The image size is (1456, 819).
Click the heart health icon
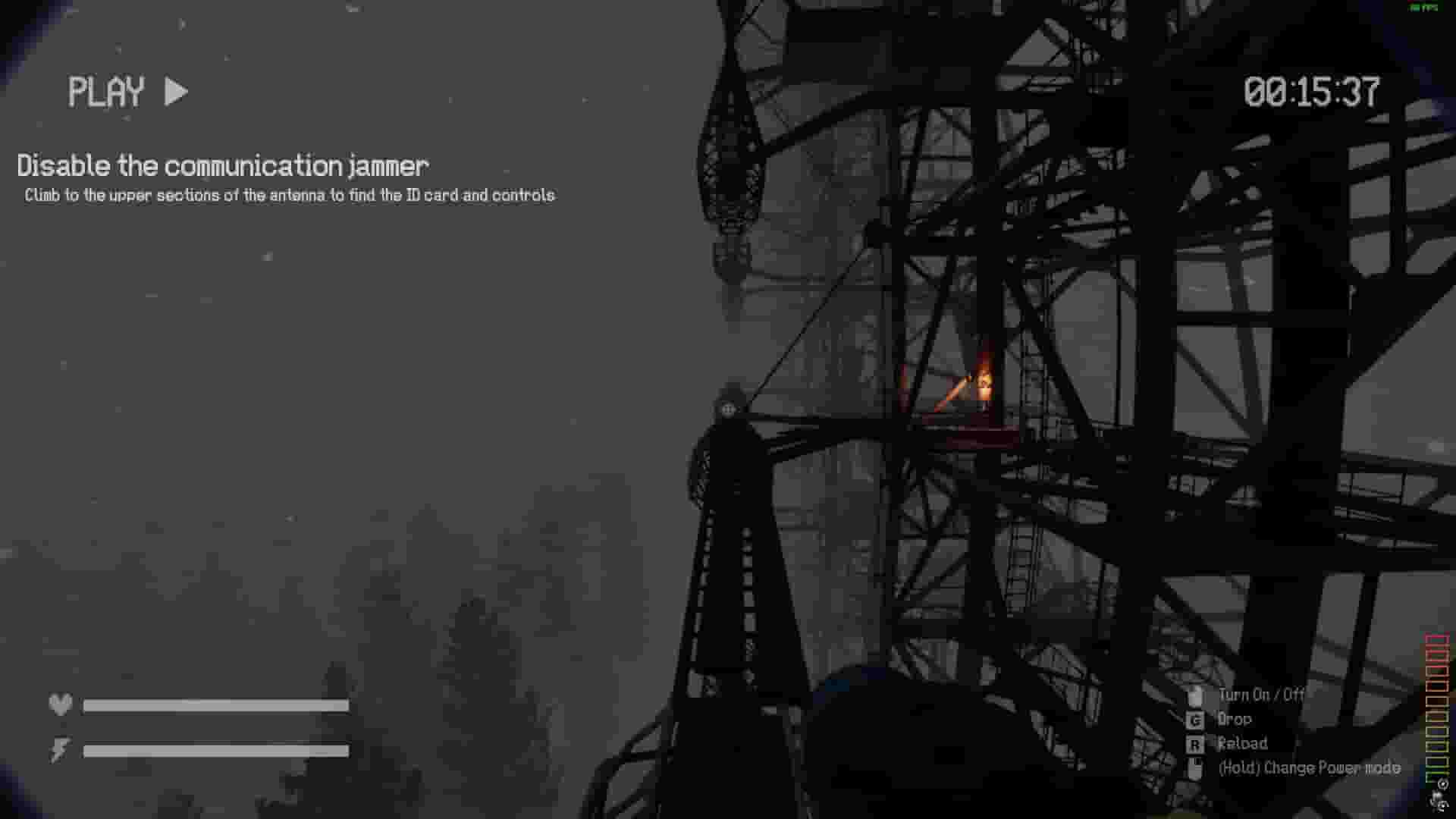tap(61, 703)
